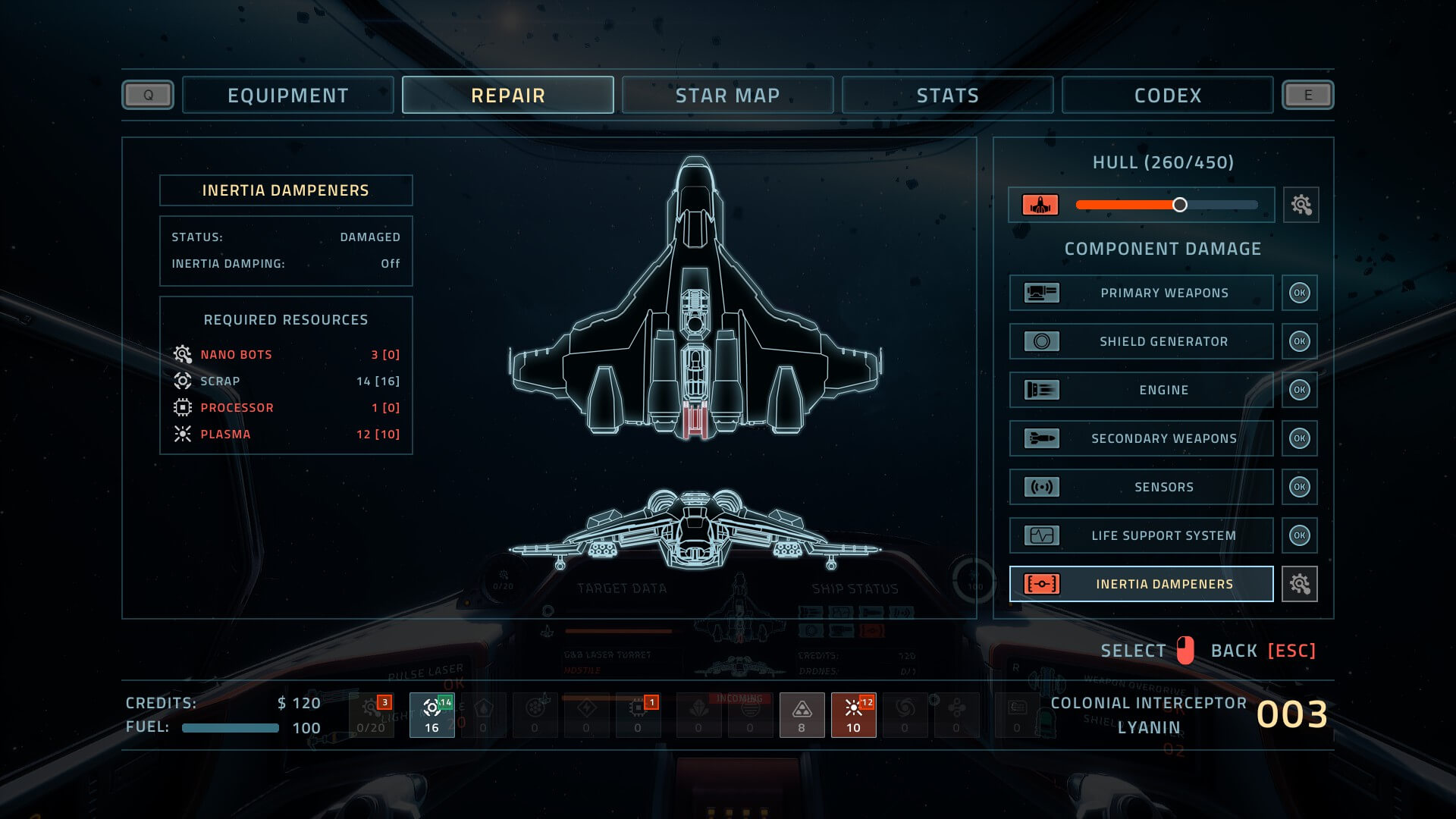Repair Inertia Dampeners with gear button
The height and width of the screenshot is (819, 1456).
point(1300,584)
